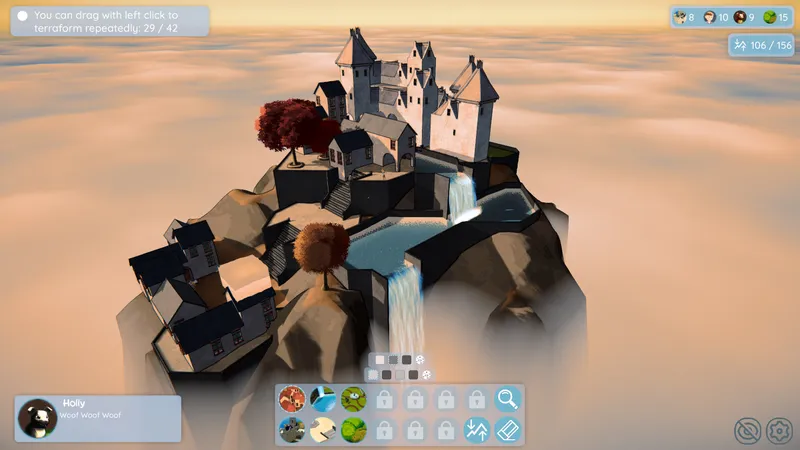Select the grey stone castle tool
Screen dimensions: 800x450
coord(291,430)
